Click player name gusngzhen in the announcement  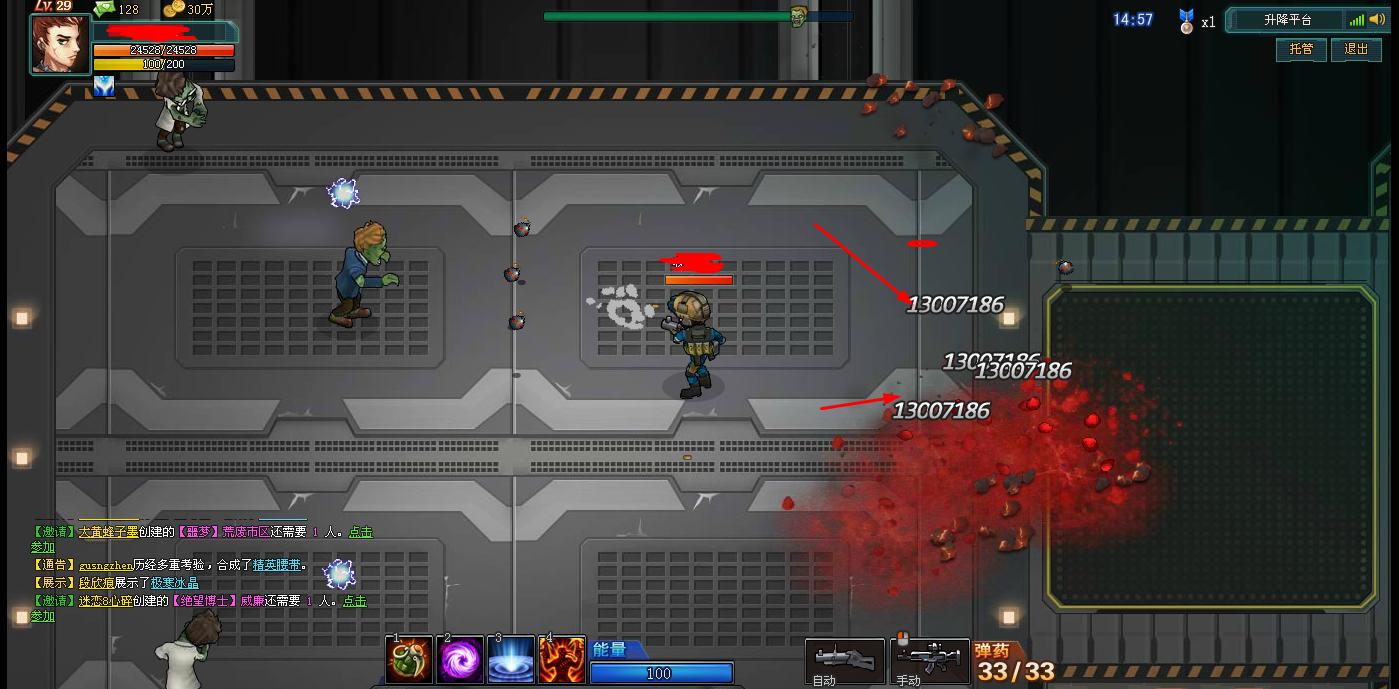pyautogui.click(x=105, y=565)
